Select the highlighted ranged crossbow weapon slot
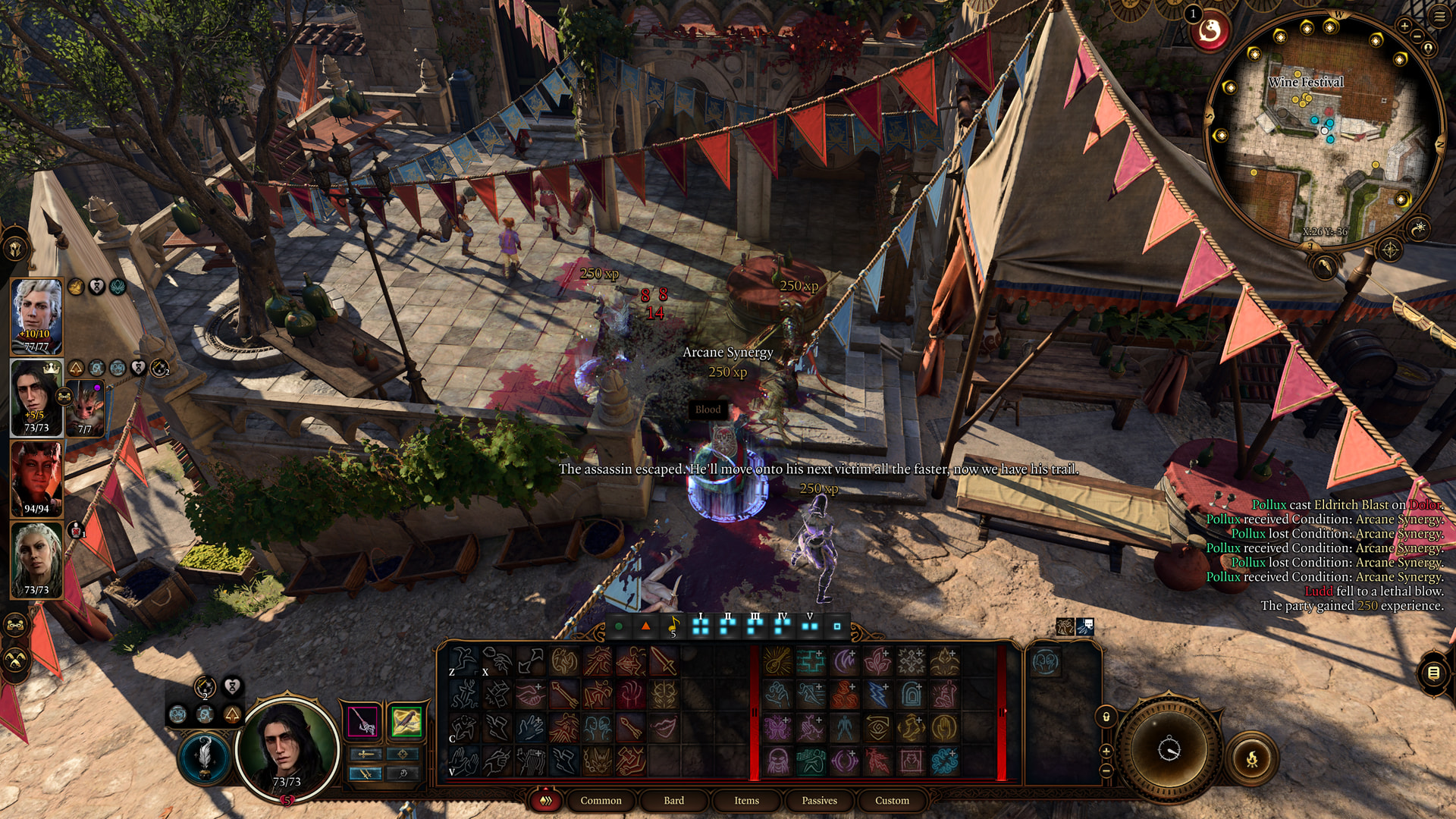Screen dimensions: 1456x819 (x=406, y=721)
